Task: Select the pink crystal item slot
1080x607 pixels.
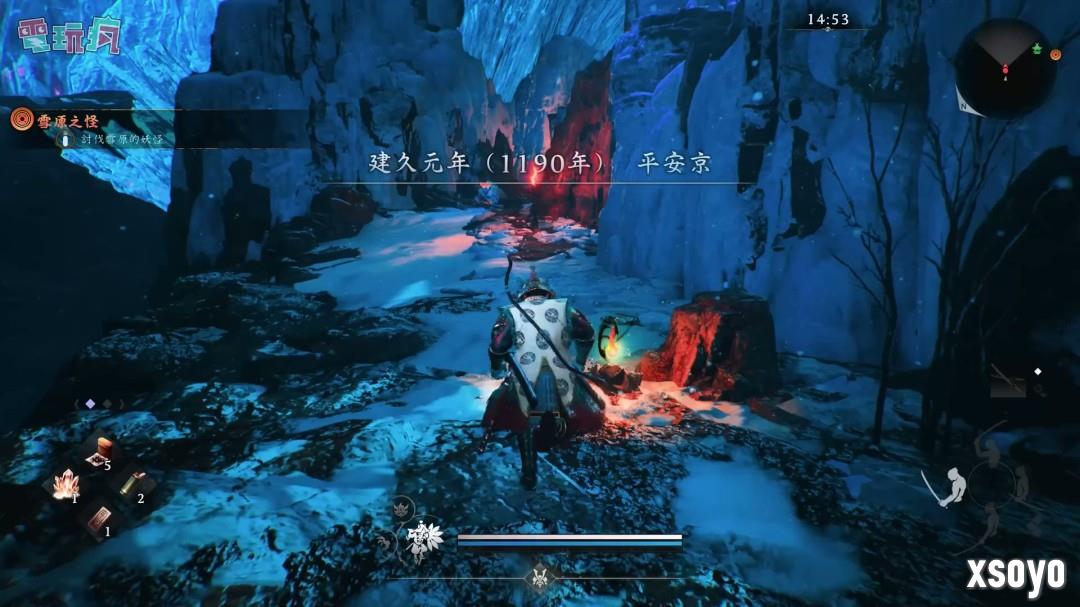Action: click(64, 485)
